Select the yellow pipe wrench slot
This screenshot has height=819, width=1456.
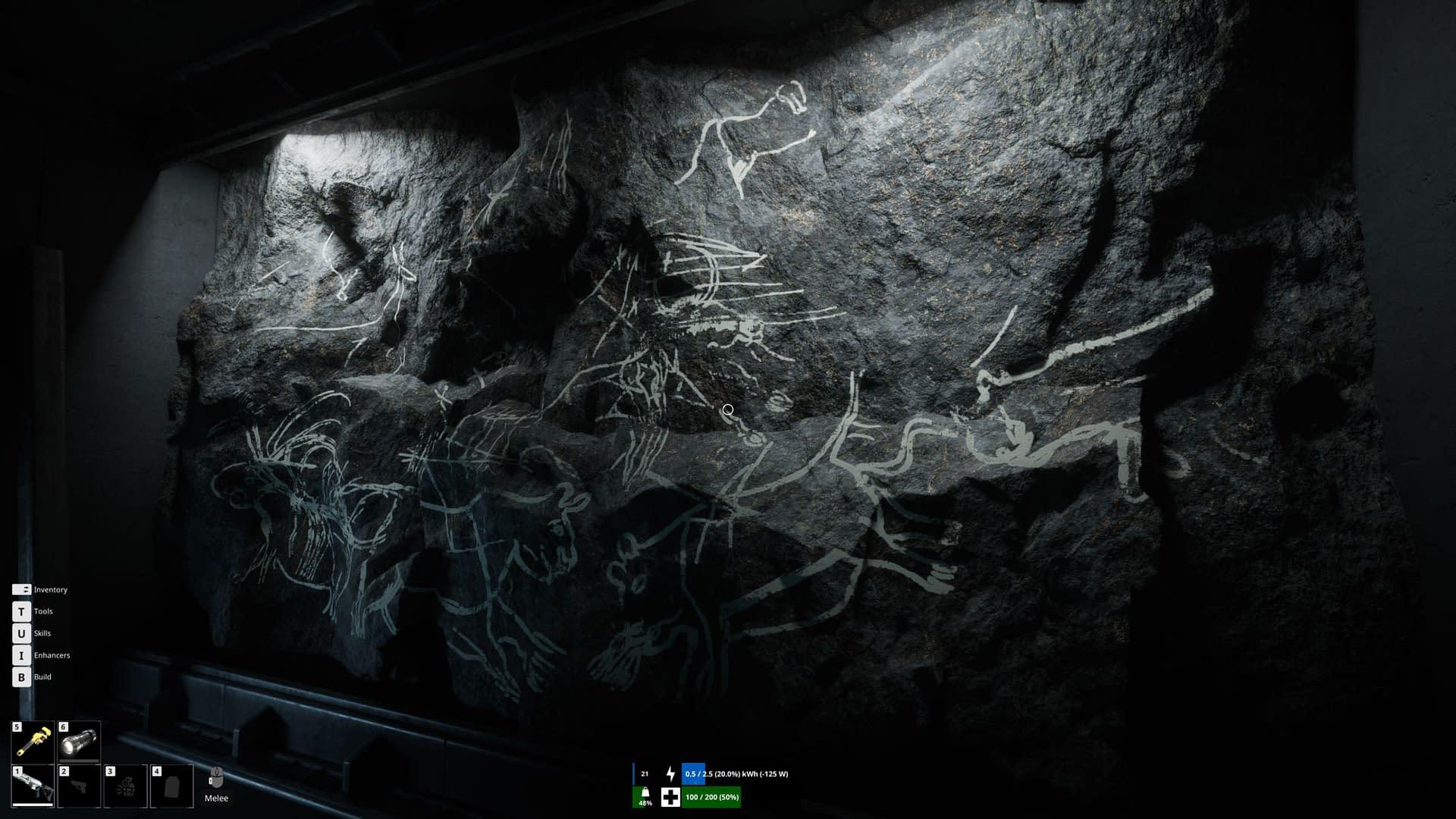tap(33, 742)
